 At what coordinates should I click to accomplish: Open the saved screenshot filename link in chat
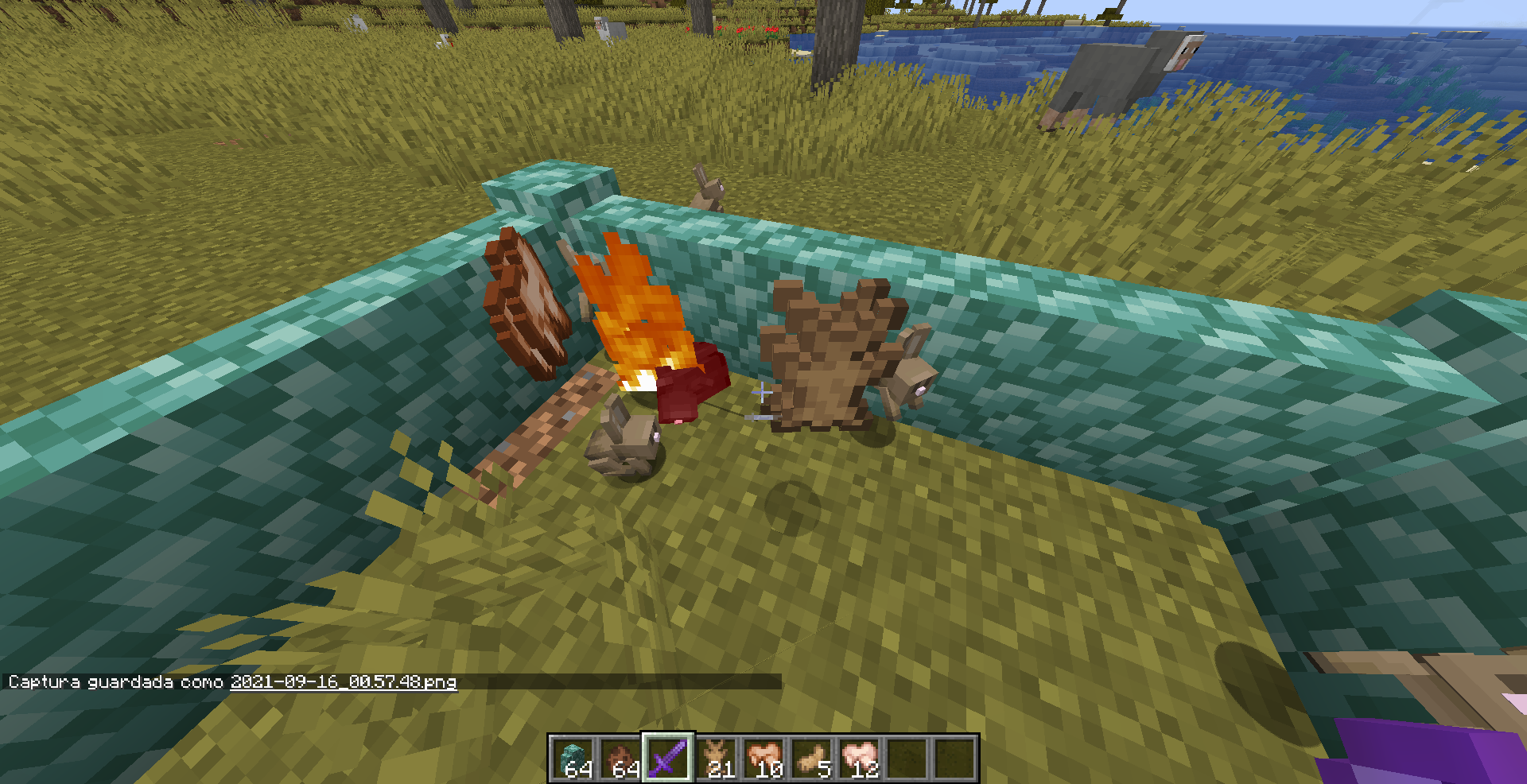coord(344,682)
